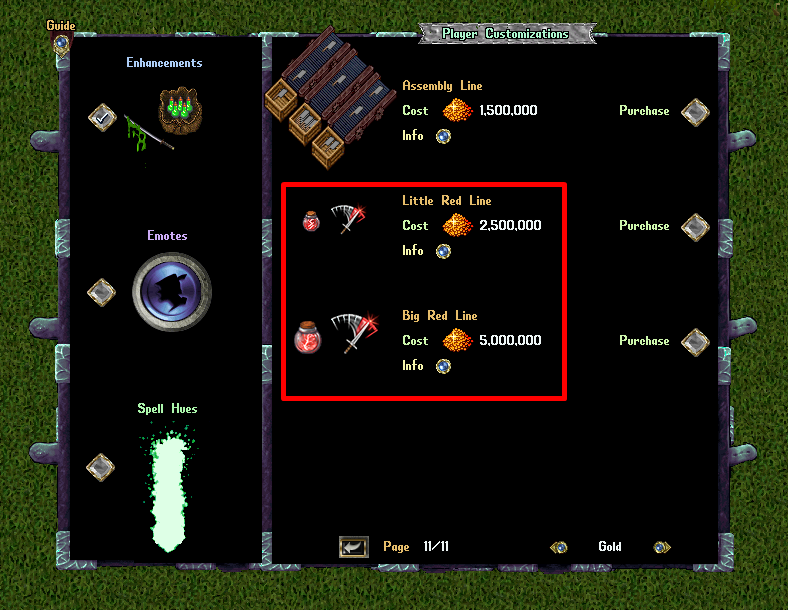Buy the Big Red Line enhancement
Screen dimensions: 788x610
[x=695, y=342]
